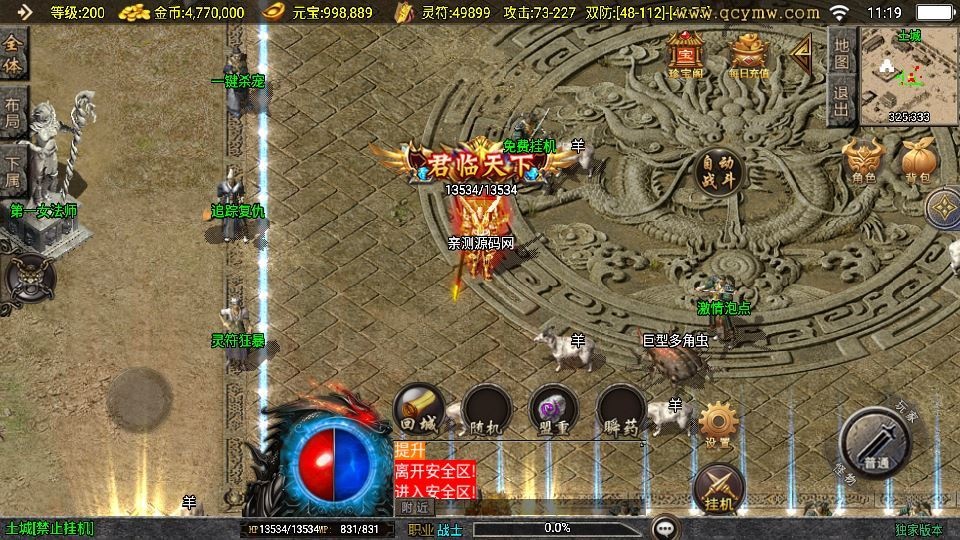The height and width of the screenshot is (540, 960).
Task: Select the 布局 tab
Action: (x=13, y=112)
